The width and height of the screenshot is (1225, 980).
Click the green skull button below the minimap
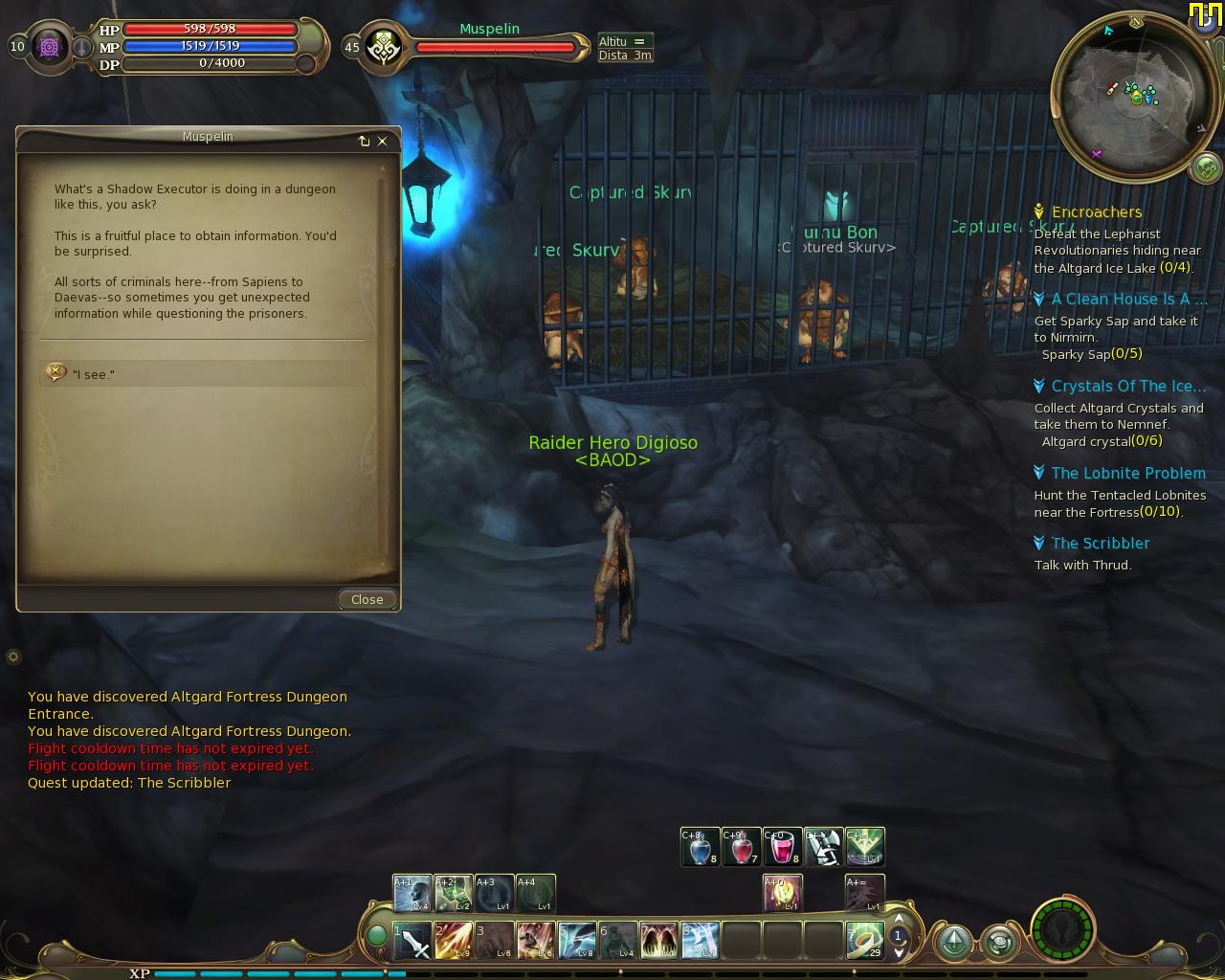1206,168
